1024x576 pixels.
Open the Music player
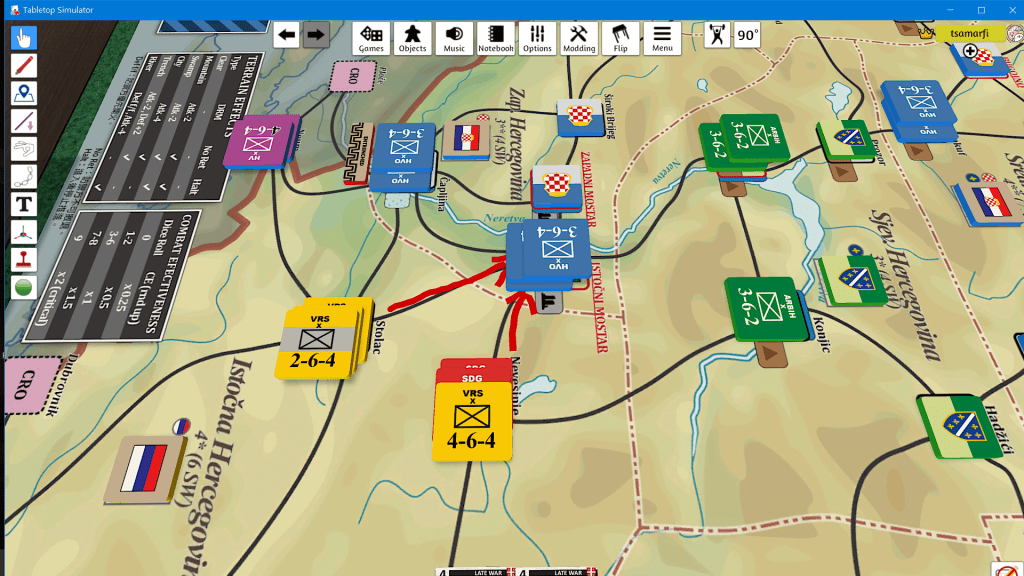[x=454, y=38]
